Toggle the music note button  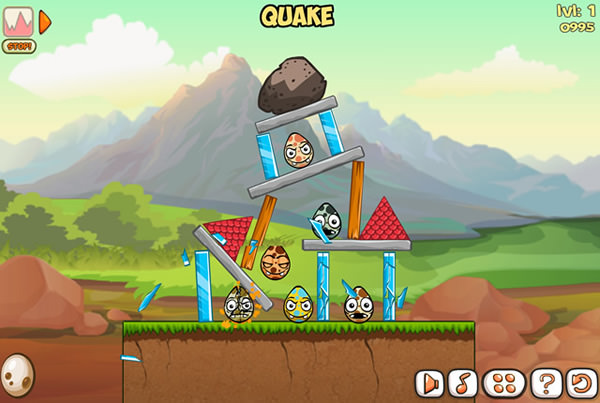click(462, 382)
